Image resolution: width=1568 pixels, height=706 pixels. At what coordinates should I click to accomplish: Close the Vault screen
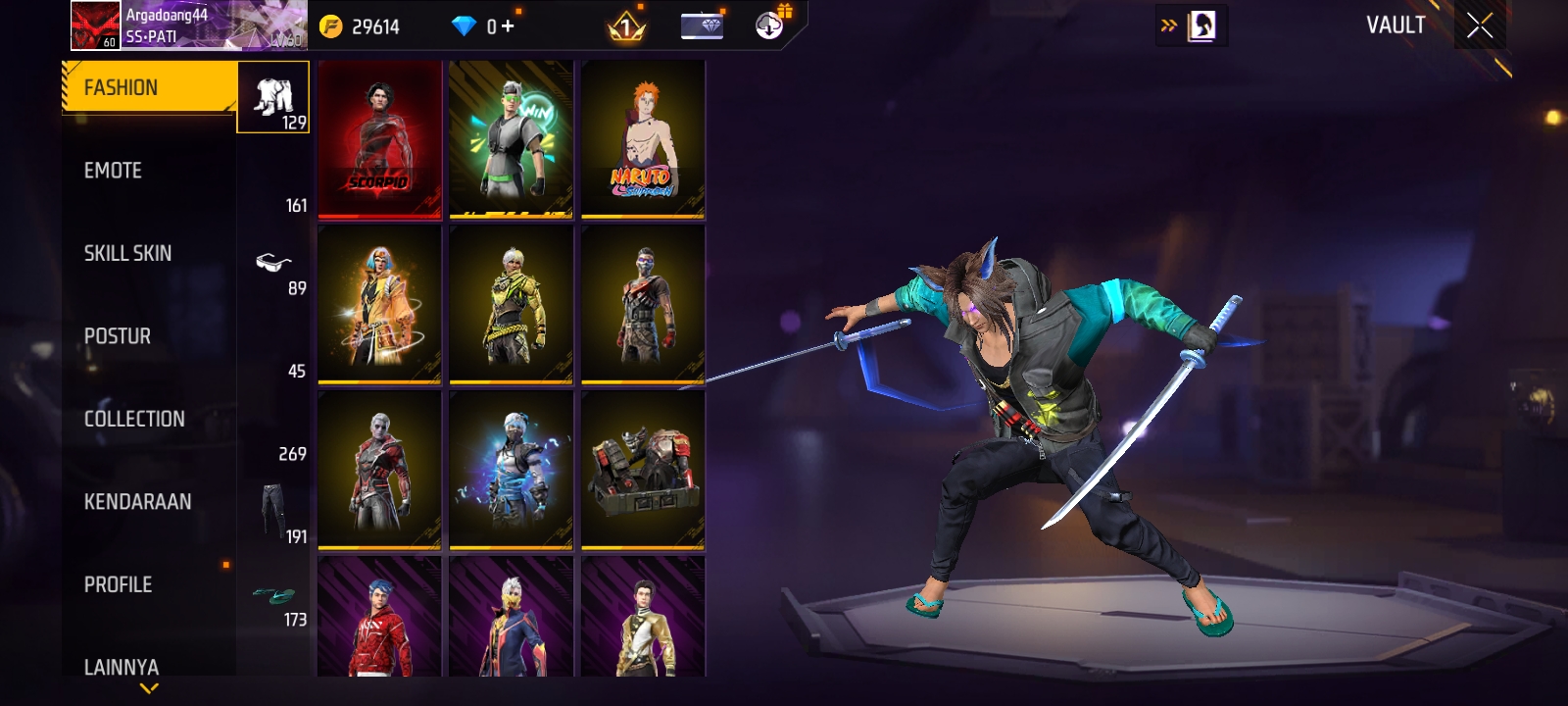1480,26
